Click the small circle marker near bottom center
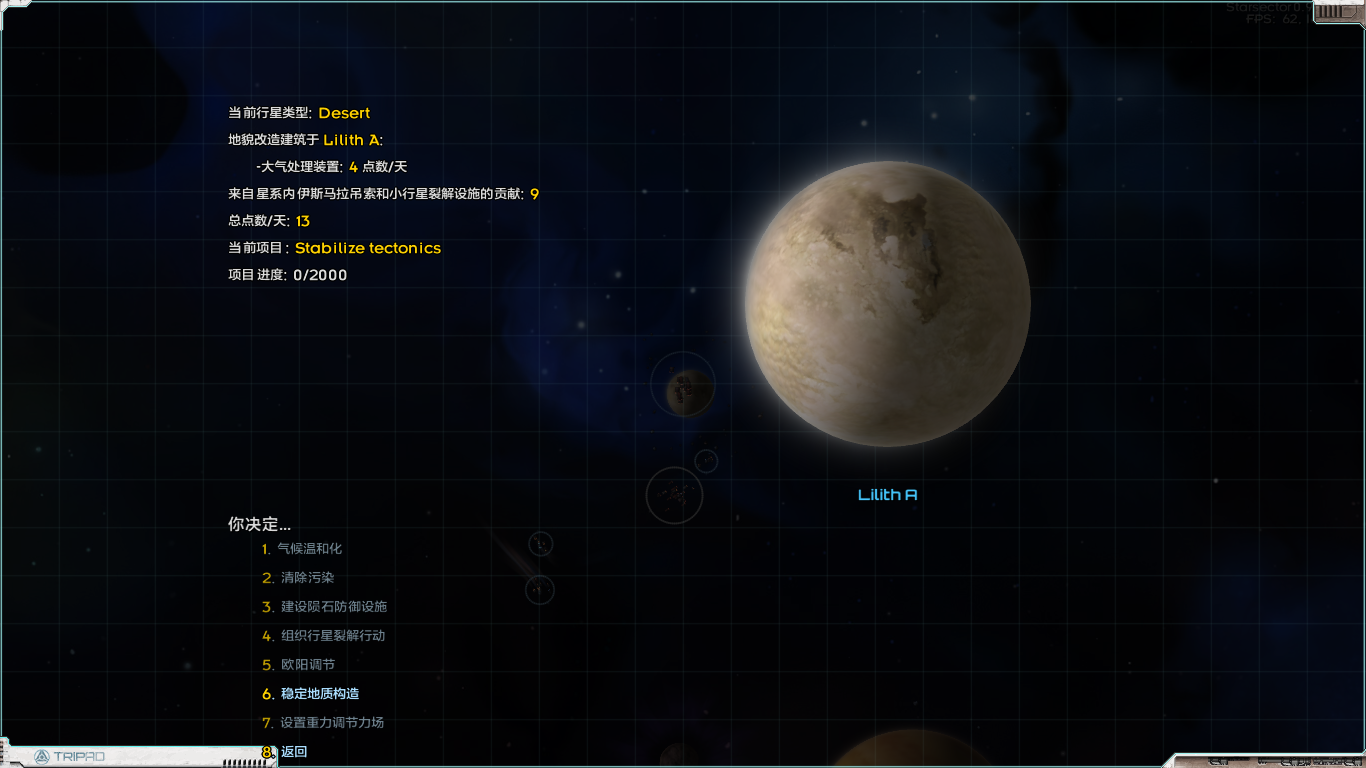Viewport: 1366px width, 768px height. click(x=539, y=590)
